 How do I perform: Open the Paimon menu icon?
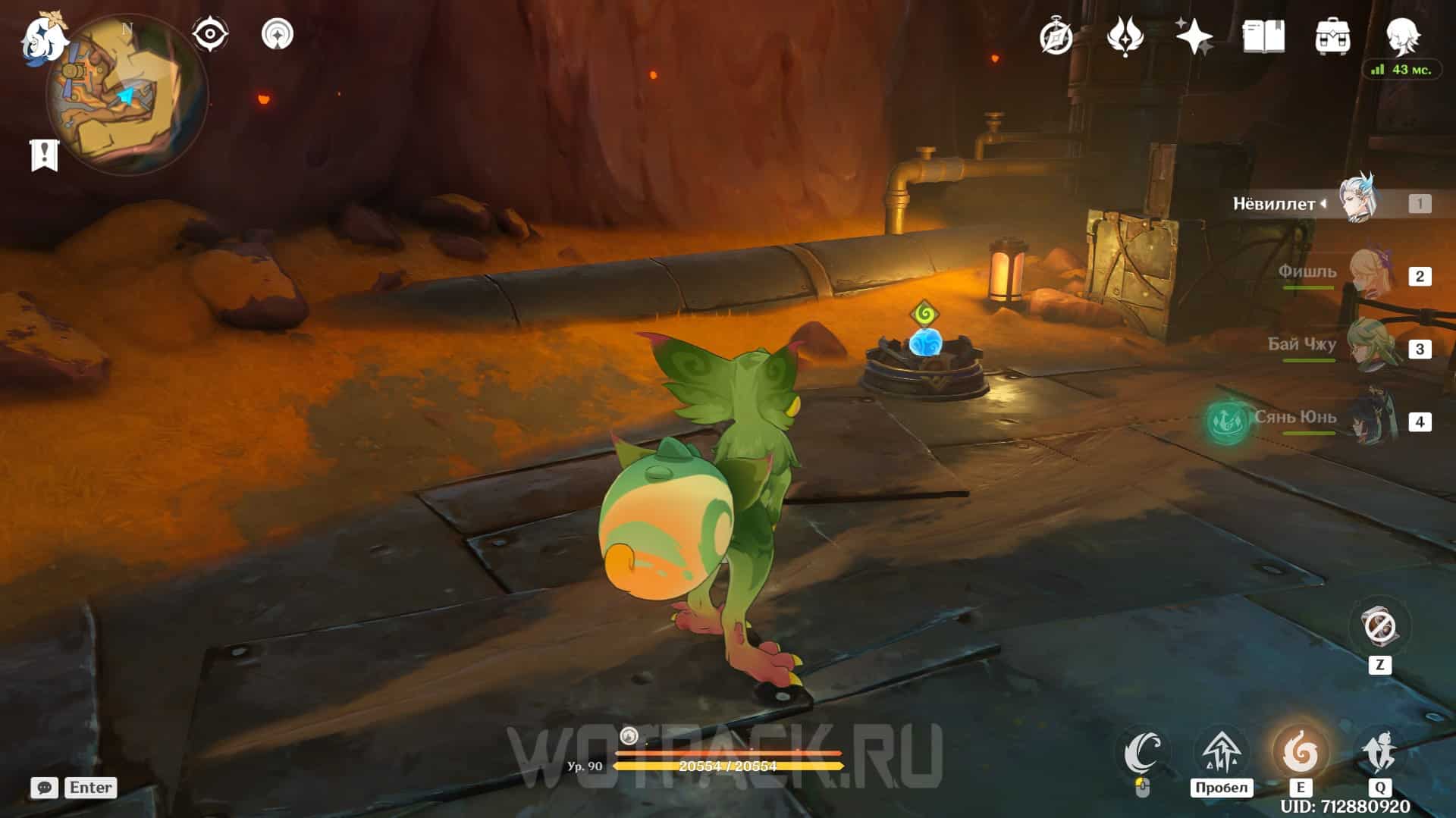pos(43,38)
